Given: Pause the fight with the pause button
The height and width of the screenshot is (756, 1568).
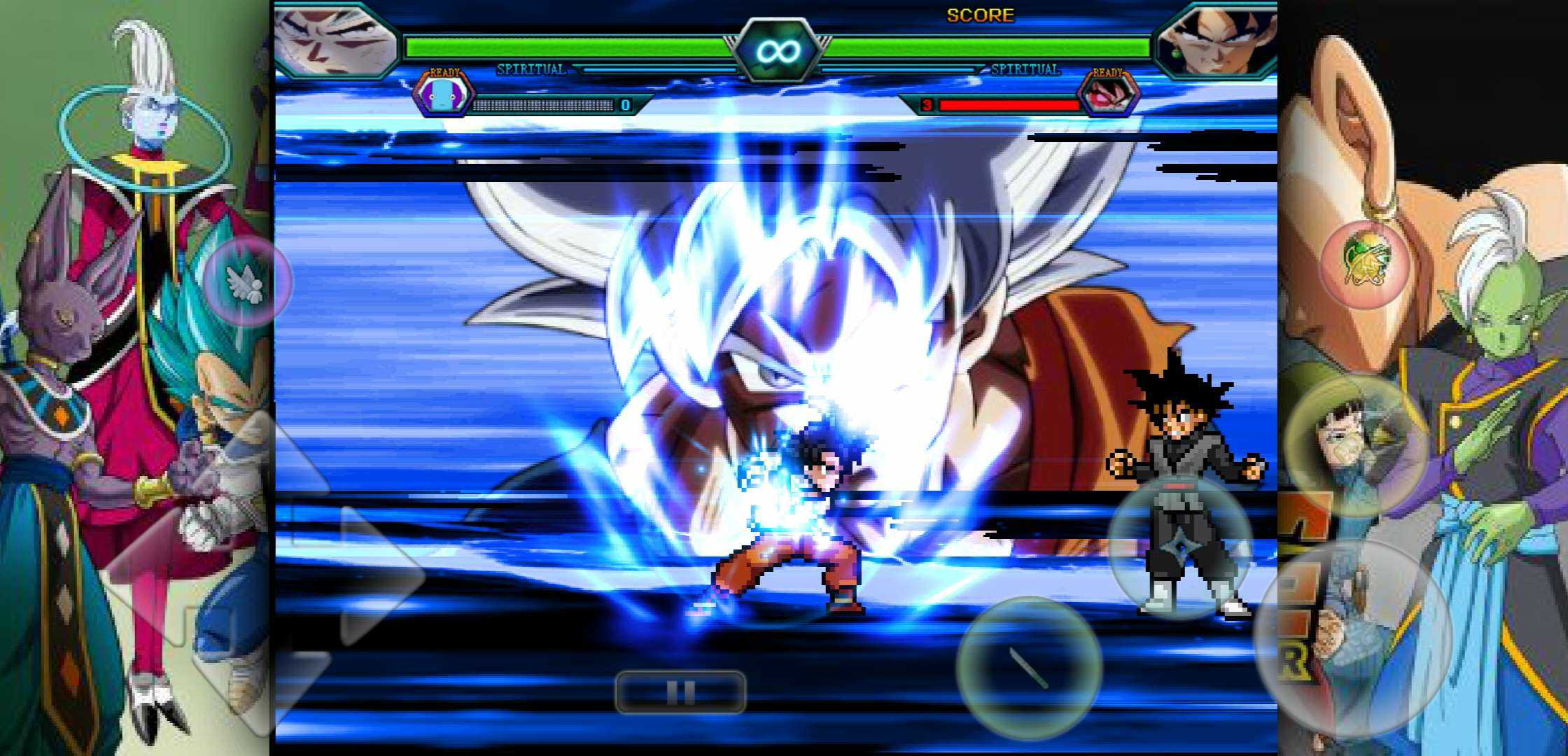Looking at the screenshot, I should [x=680, y=692].
